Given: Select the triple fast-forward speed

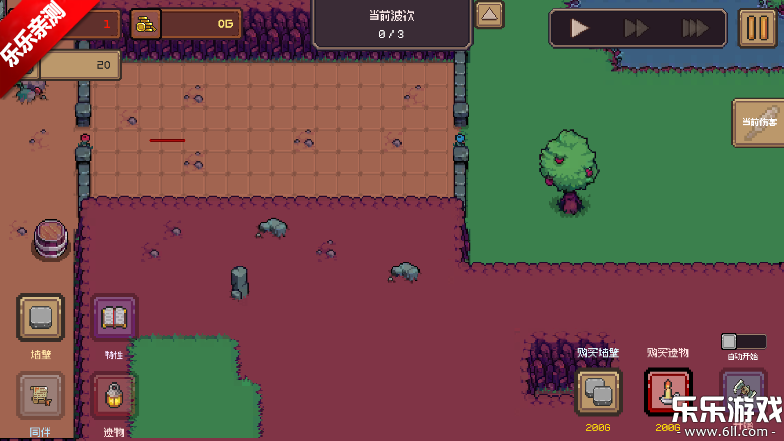Looking at the screenshot, I should pos(694,29).
